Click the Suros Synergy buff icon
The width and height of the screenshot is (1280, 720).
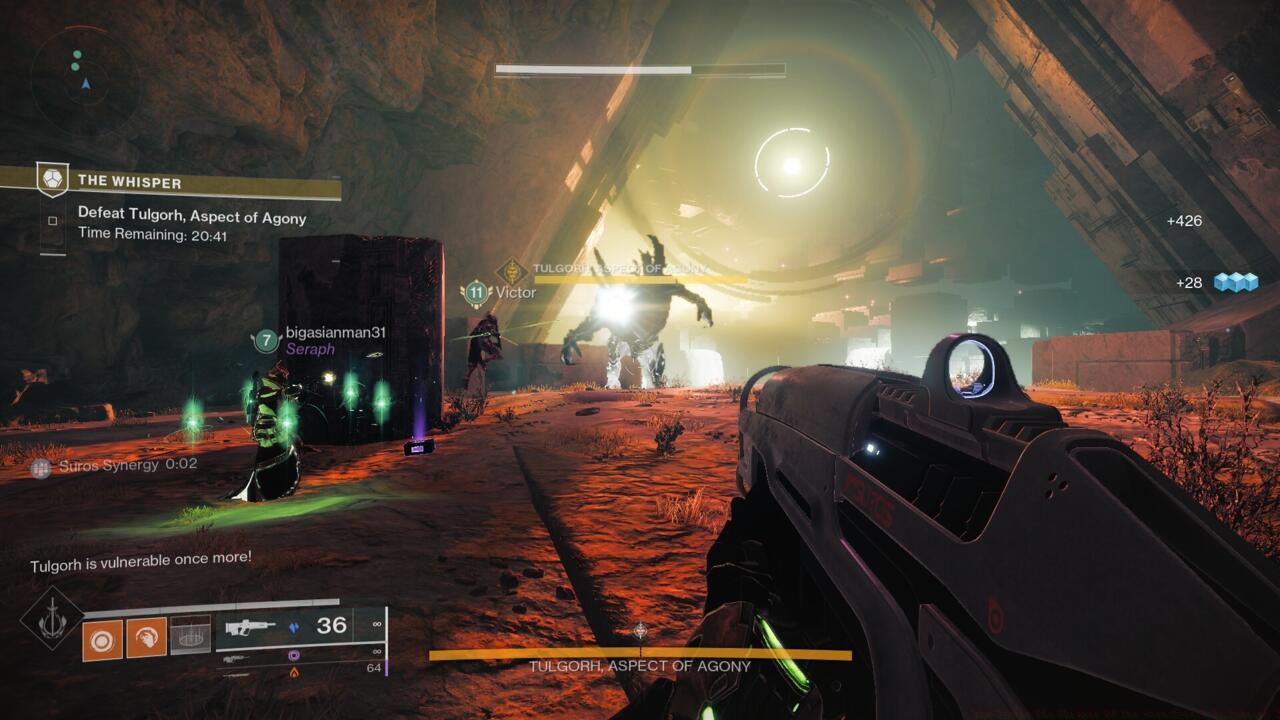tap(40, 466)
